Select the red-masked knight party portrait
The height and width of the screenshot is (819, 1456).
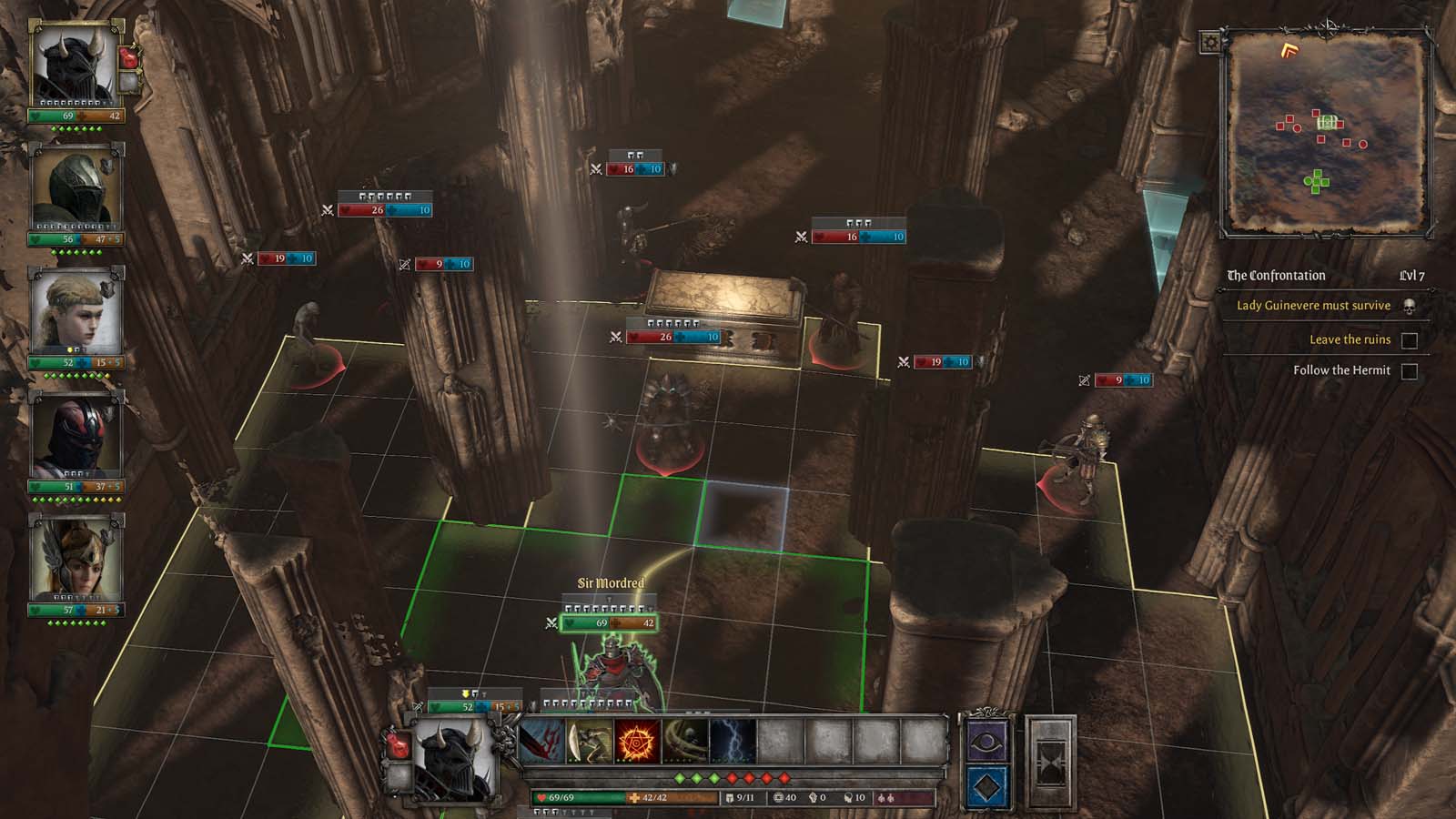(75, 435)
